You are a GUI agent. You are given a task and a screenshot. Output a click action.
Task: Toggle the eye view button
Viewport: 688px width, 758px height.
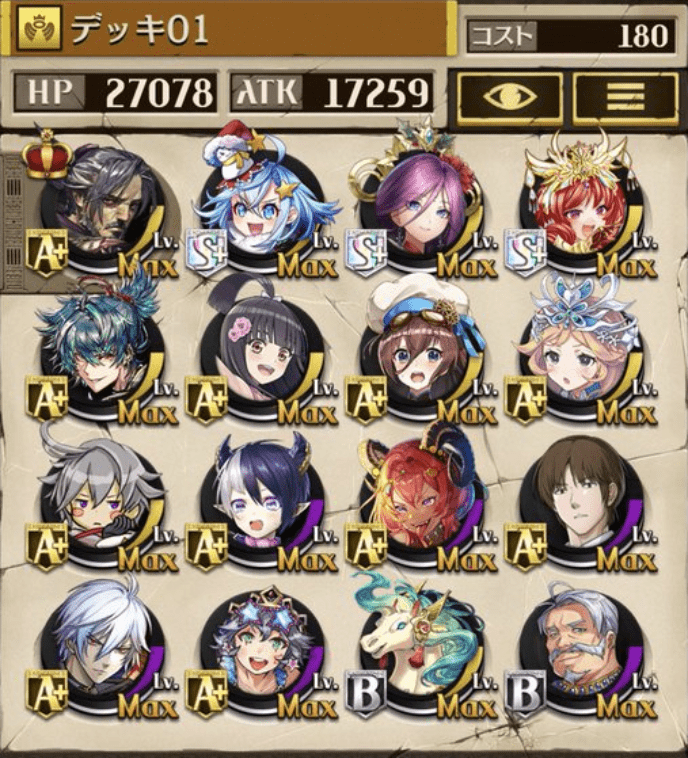(x=510, y=95)
